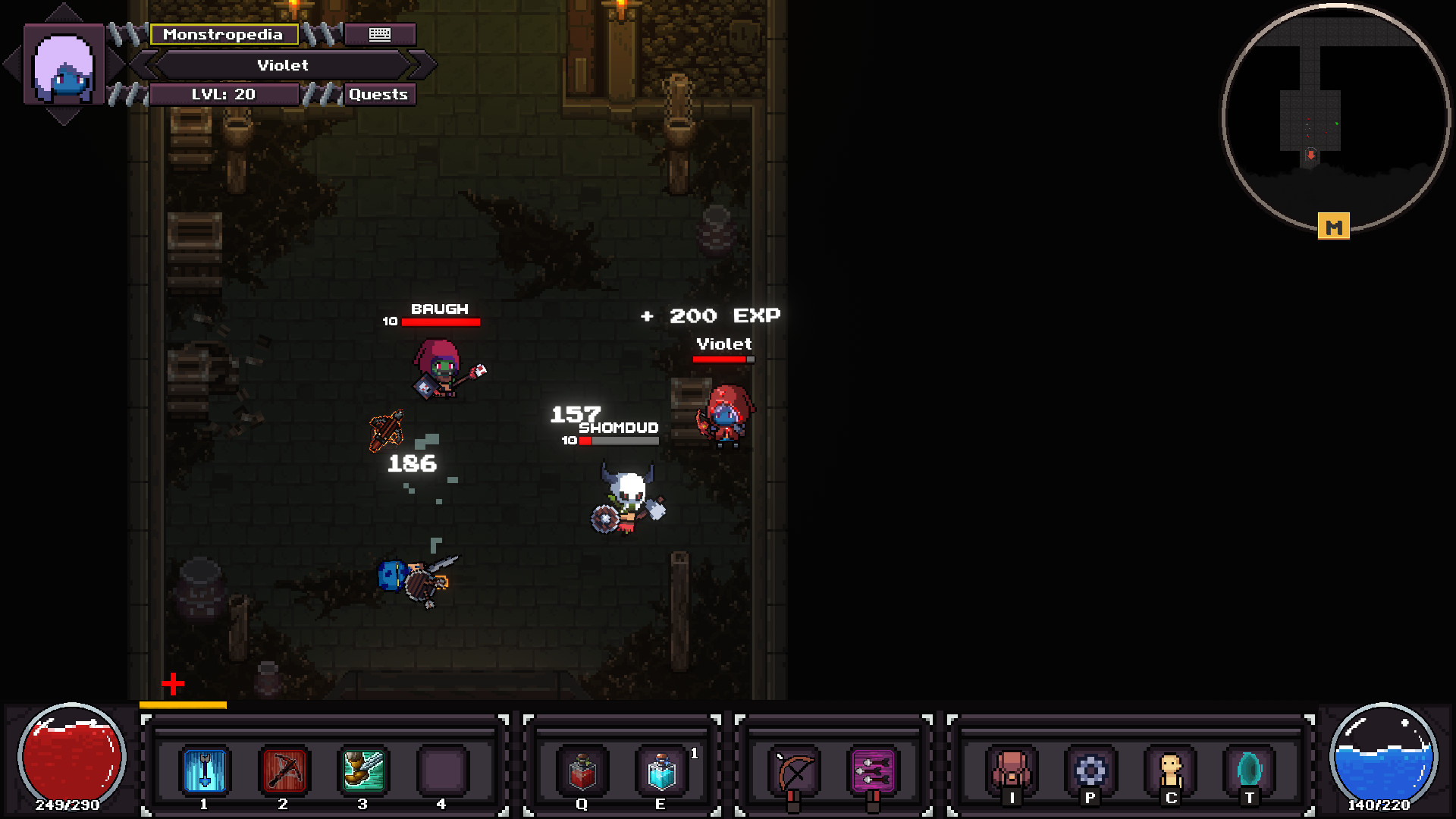Toggle the keyboard controls overlay
Viewport: 1456px width, 819px height.
[380, 34]
